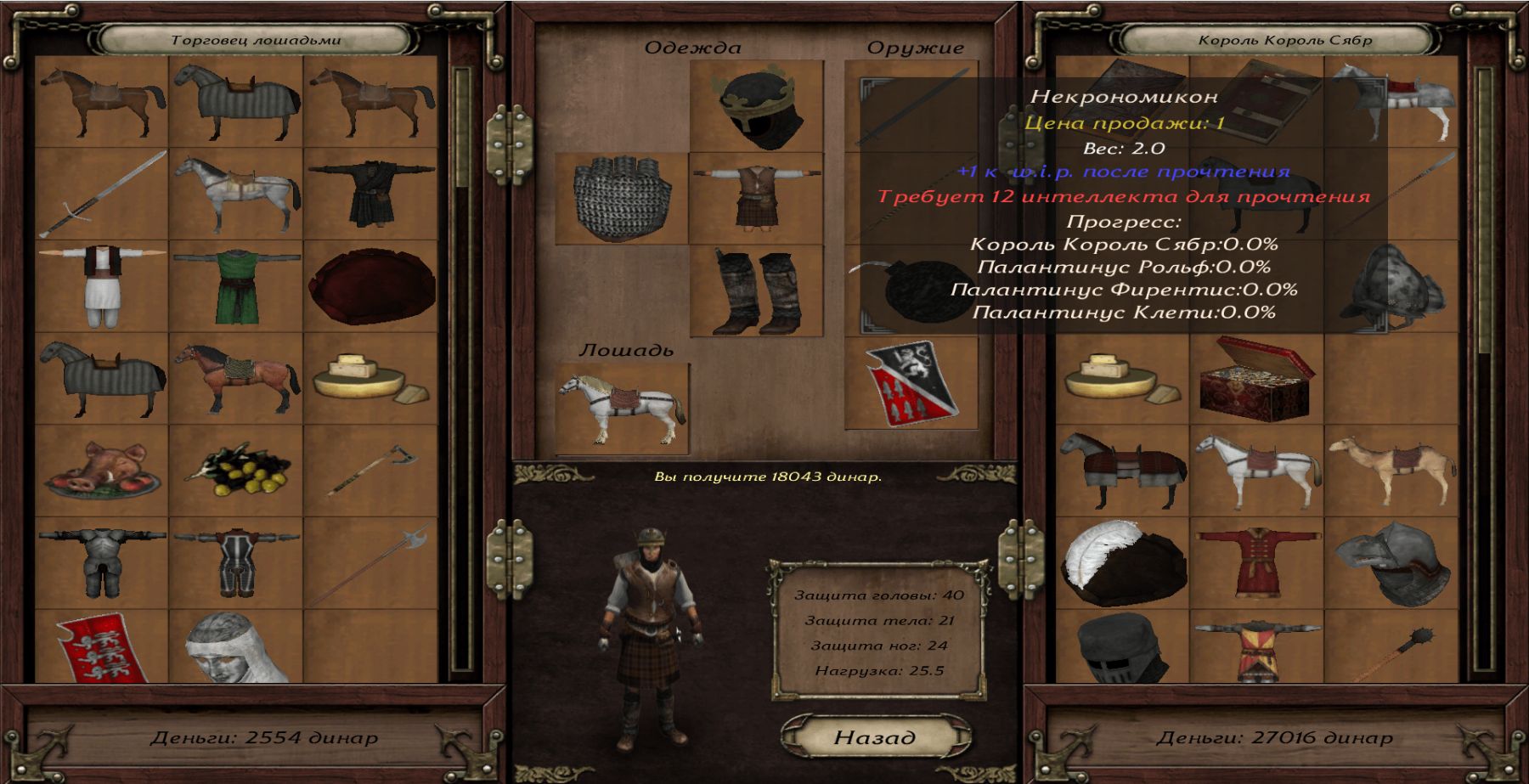
Task: Select the merchant's green tabard
Action: pos(236,287)
